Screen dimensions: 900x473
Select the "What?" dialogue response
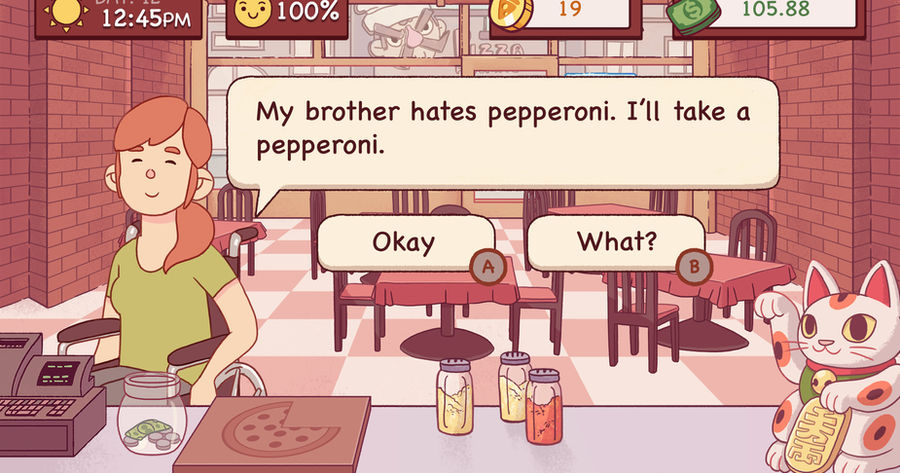pyautogui.click(x=615, y=242)
